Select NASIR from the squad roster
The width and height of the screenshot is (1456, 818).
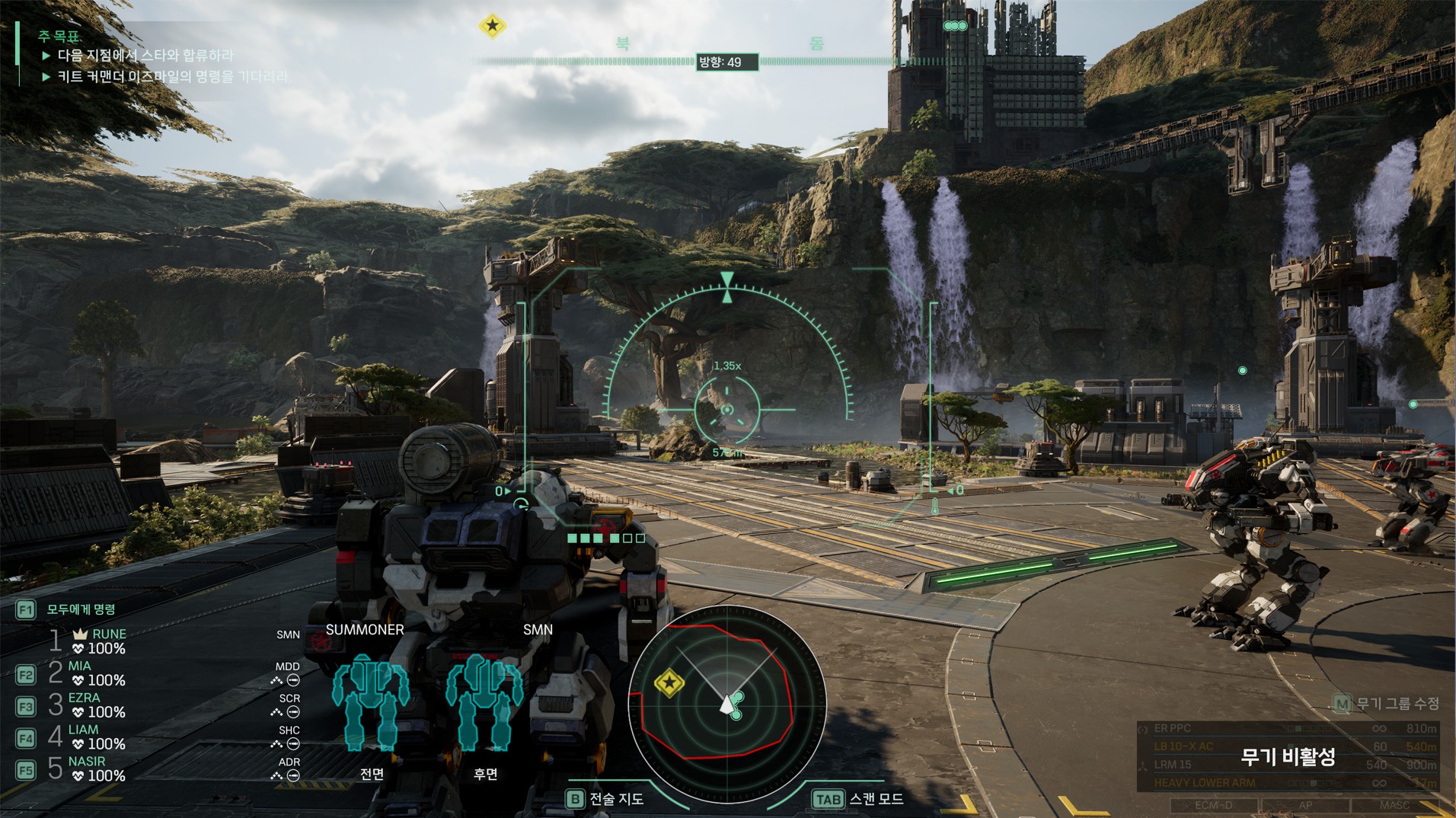tap(87, 762)
